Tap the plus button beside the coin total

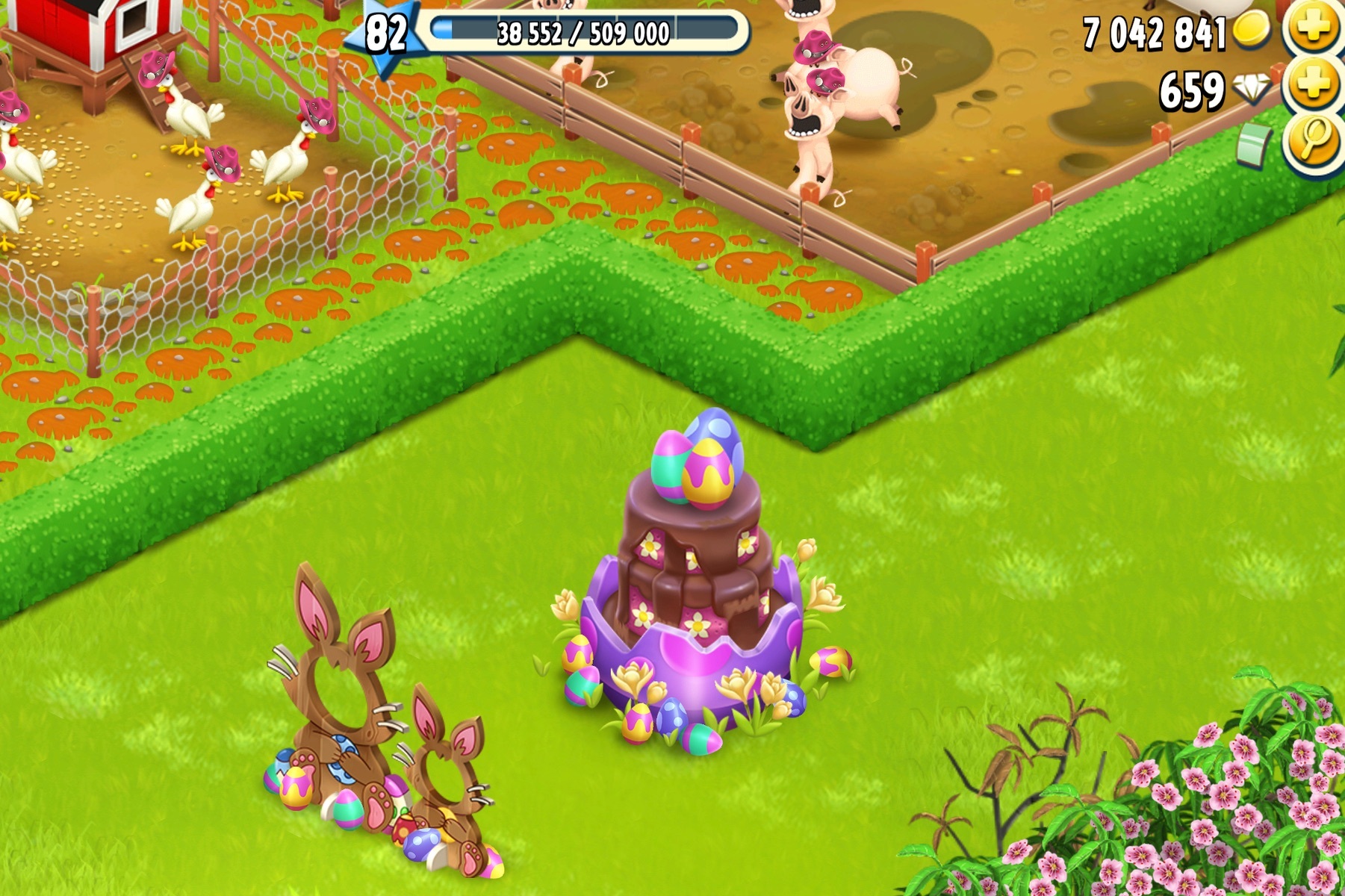(x=1314, y=28)
